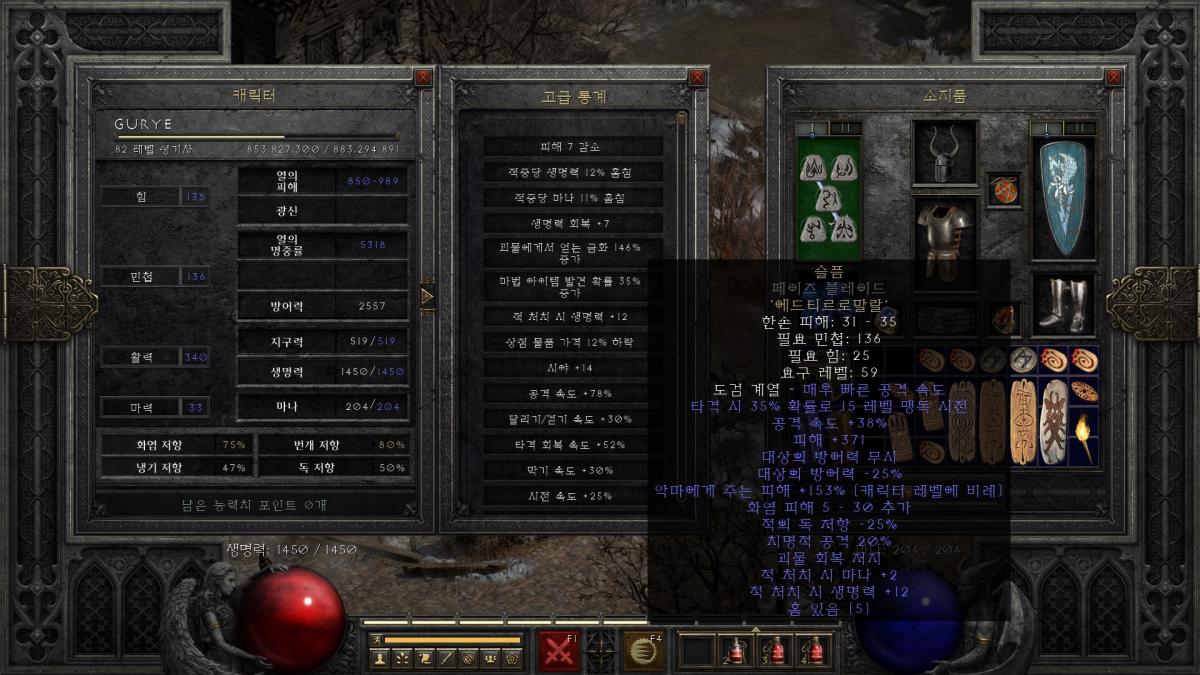Use the belt potion in slot 2
This screenshot has height=675, width=1200.
(x=736, y=650)
